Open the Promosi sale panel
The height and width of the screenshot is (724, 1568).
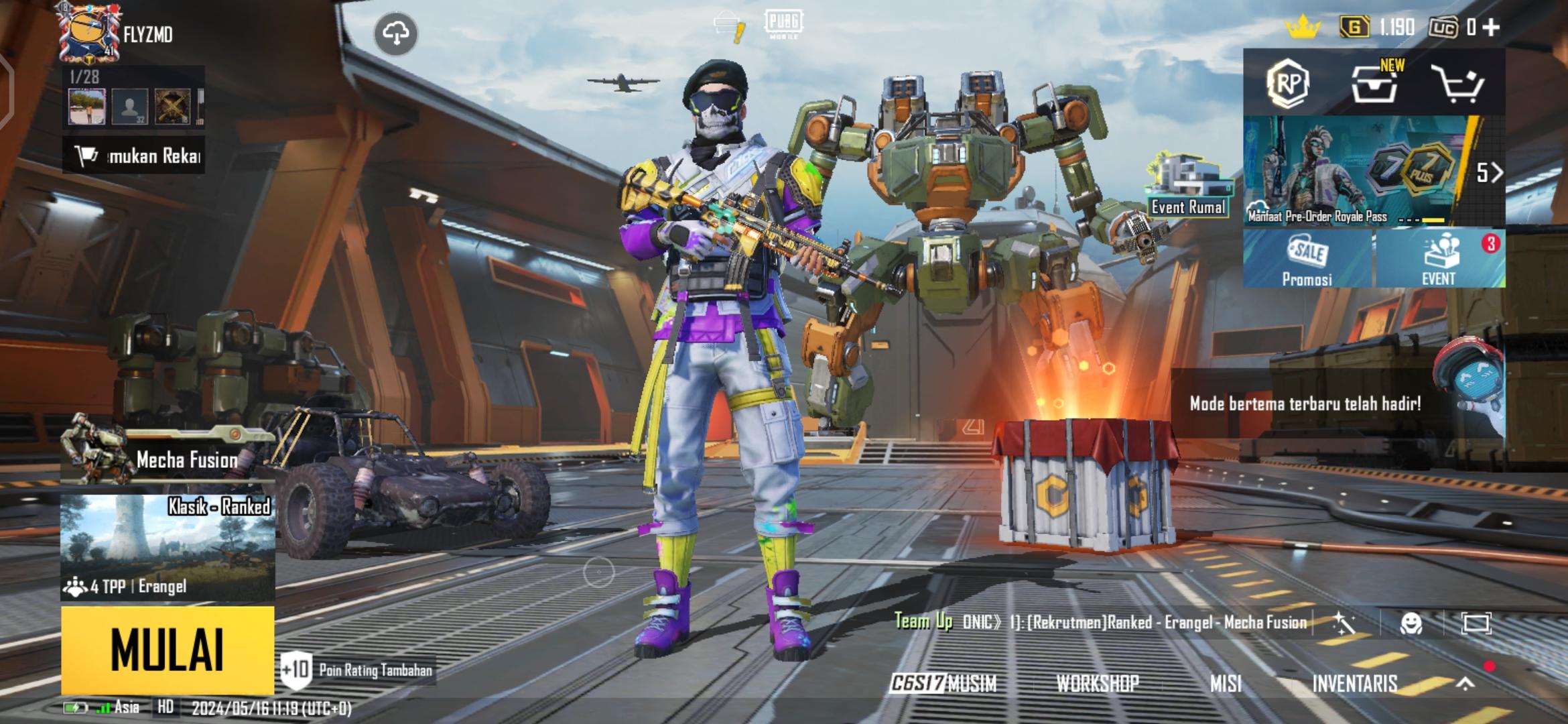click(x=1307, y=259)
